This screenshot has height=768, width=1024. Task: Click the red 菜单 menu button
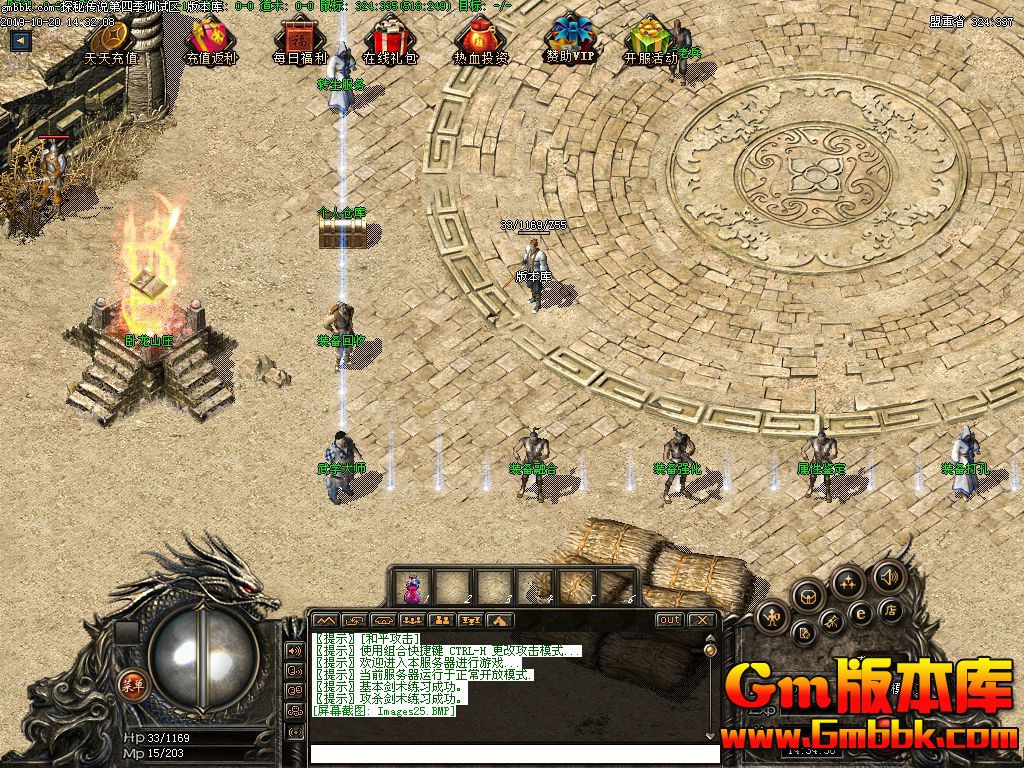tap(131, 684)
